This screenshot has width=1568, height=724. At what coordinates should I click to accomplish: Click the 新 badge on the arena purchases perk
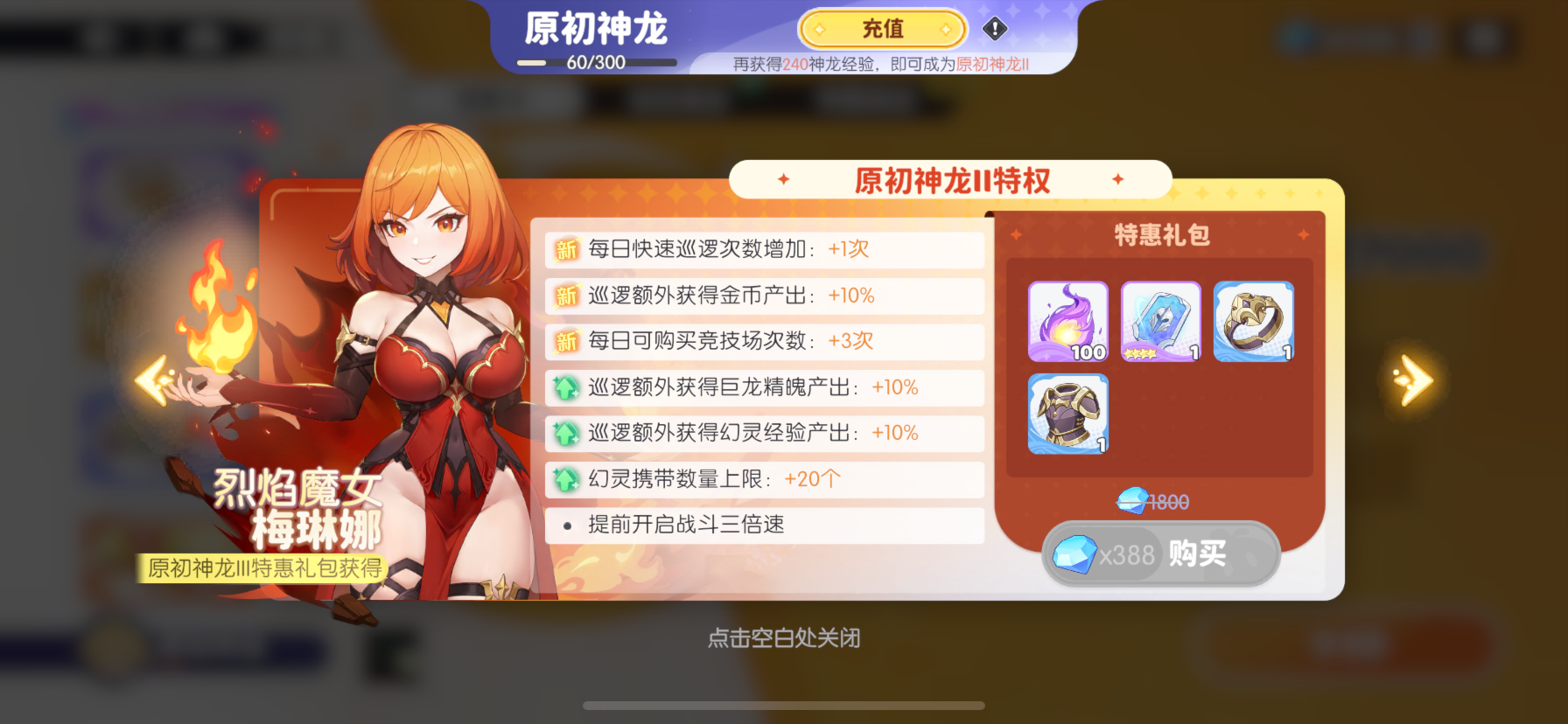[565, 342]
